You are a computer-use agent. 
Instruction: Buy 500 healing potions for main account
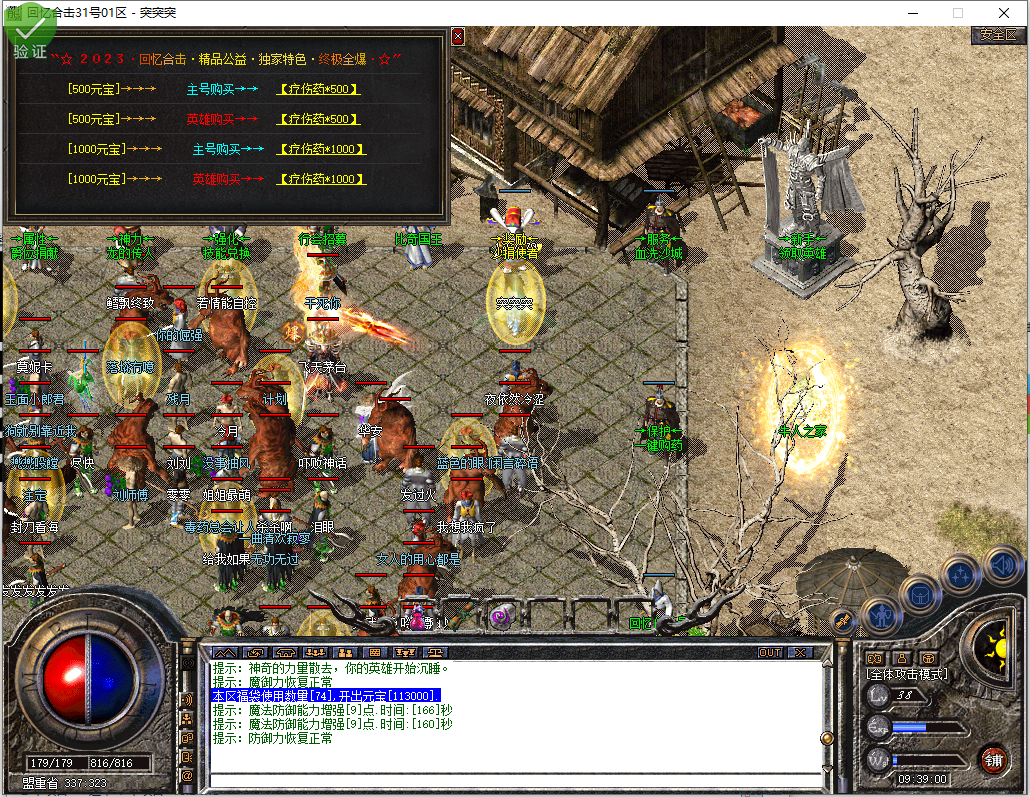(318, 89)
